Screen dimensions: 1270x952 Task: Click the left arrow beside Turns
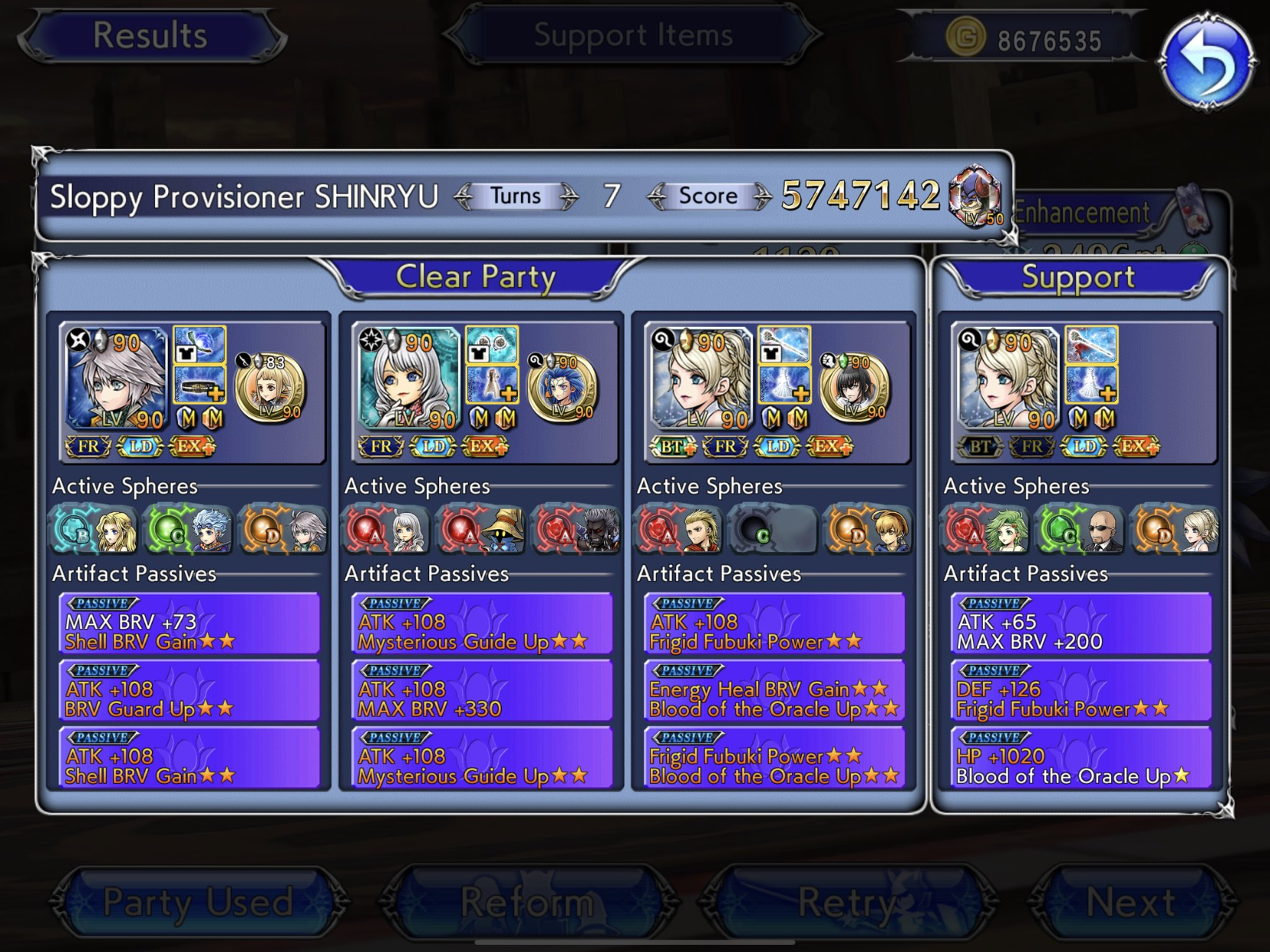point(464,197)
